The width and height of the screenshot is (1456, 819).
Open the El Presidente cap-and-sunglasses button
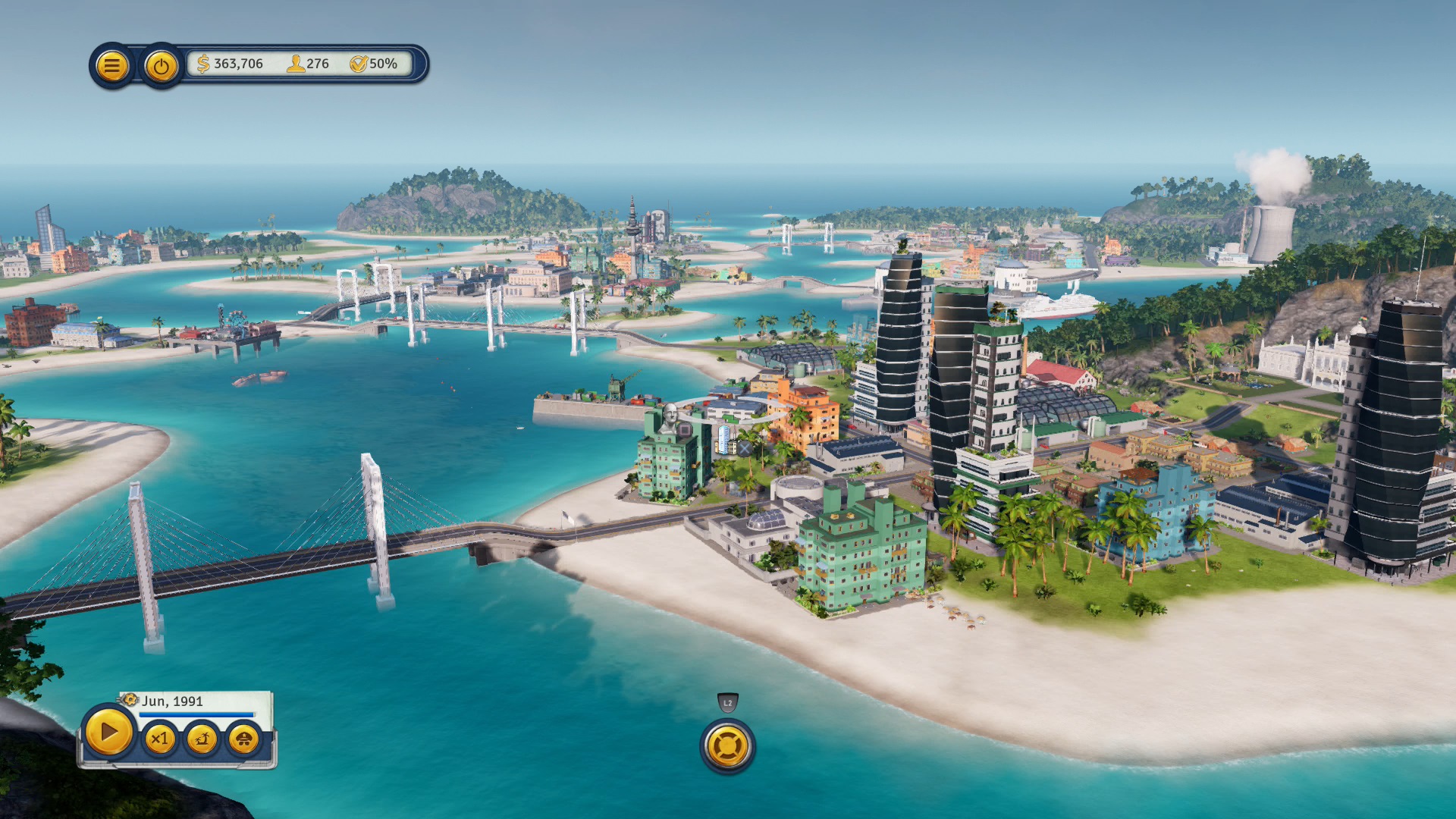tap(243, 739)
